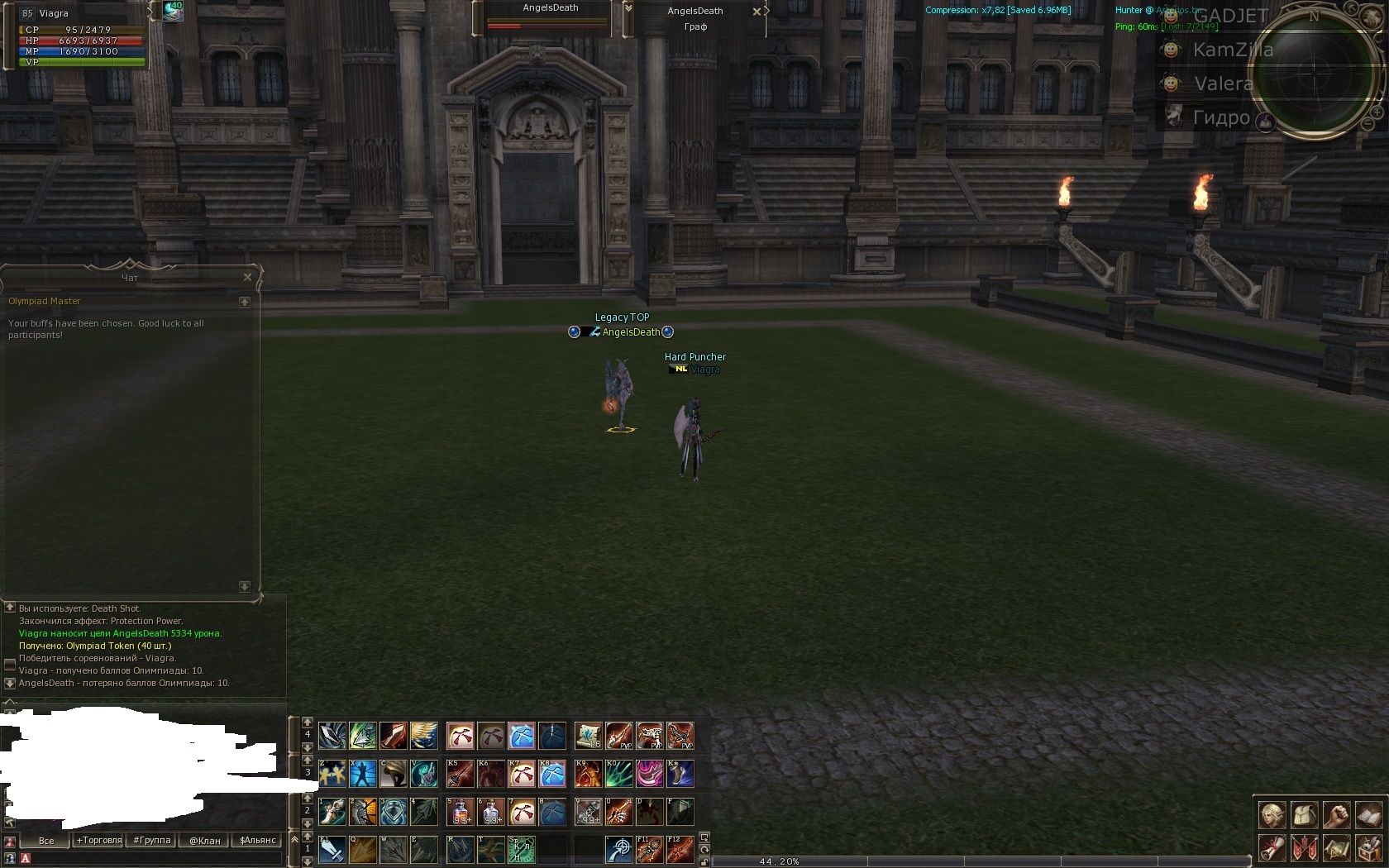Use the red potion in slot 5
The image size is (1389, 868).
(461, 812)
